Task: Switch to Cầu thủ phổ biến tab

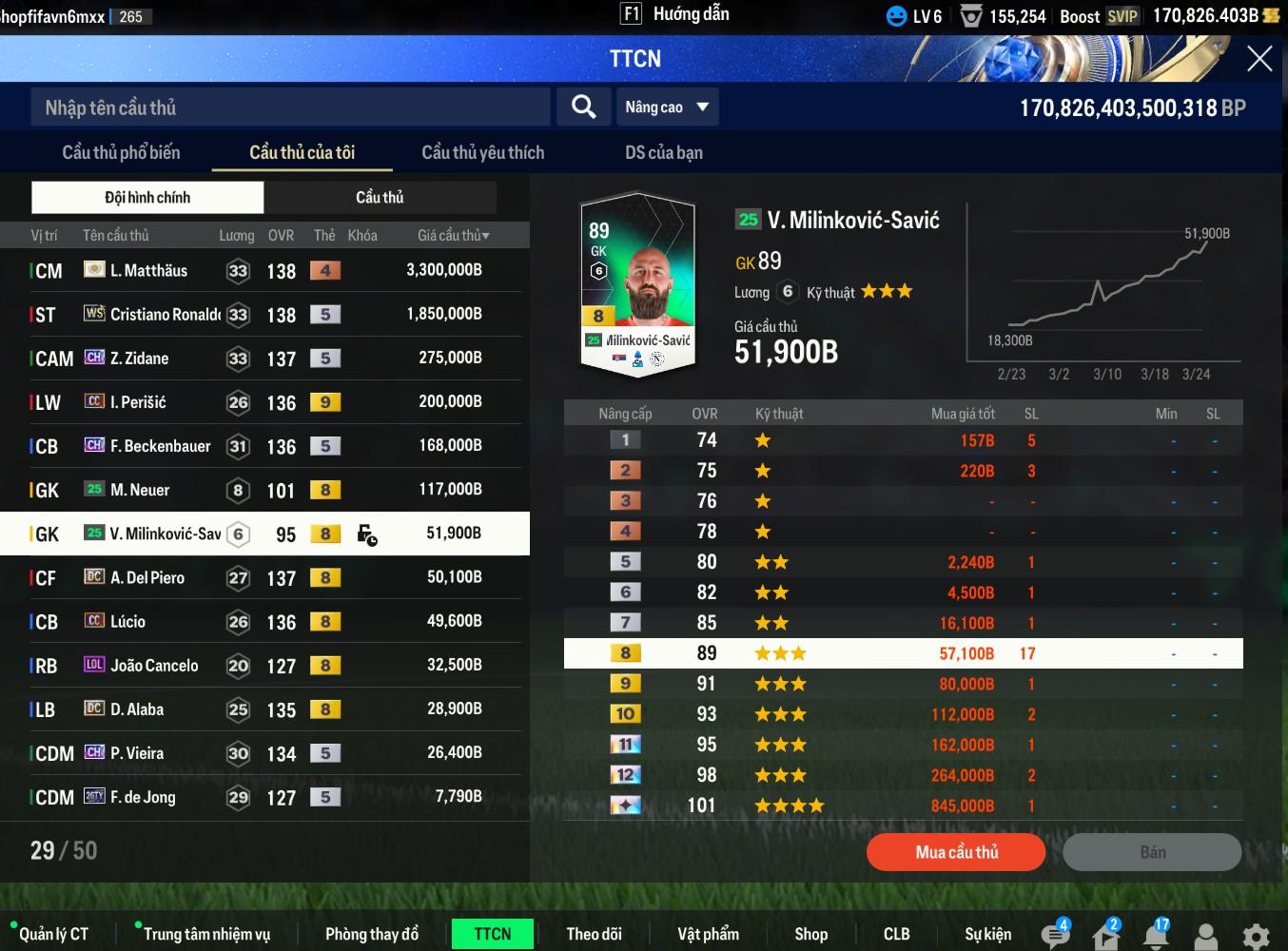Action: (x=121, y=152)
